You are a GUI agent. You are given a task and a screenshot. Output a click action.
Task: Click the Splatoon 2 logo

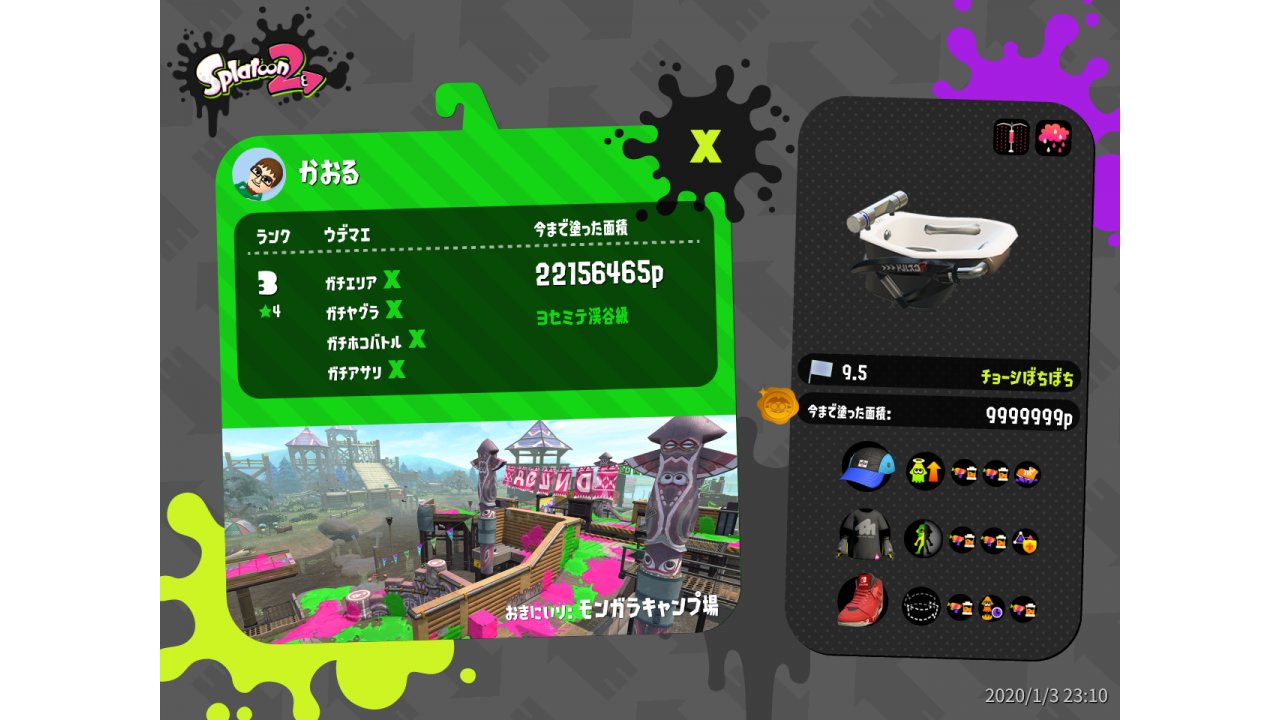260,77
